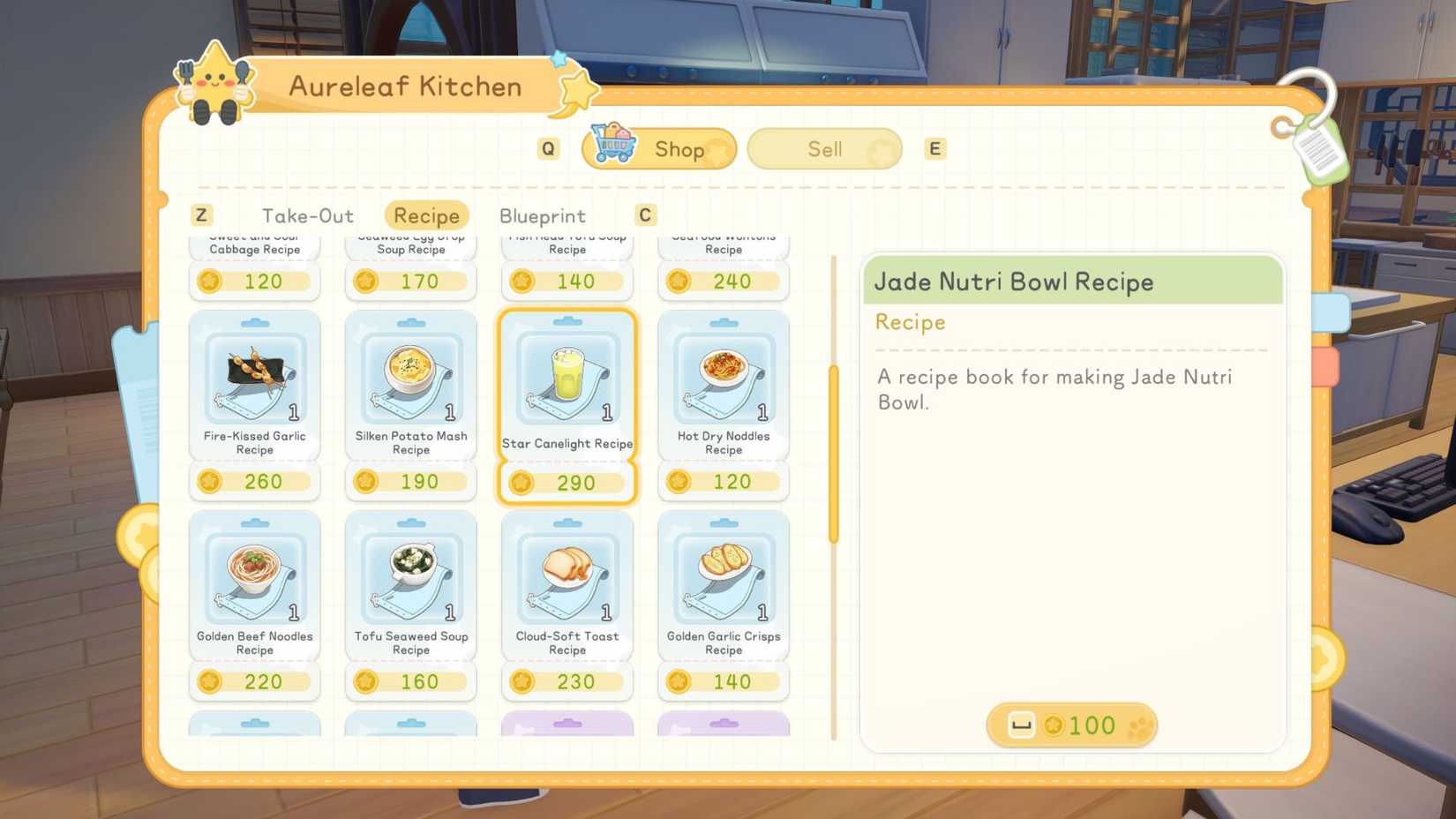This screenshot has height=819, width=1456.
Task: Click the shopping cart icon on Shop
Action: pyautogui.click(x=615, y=147)
